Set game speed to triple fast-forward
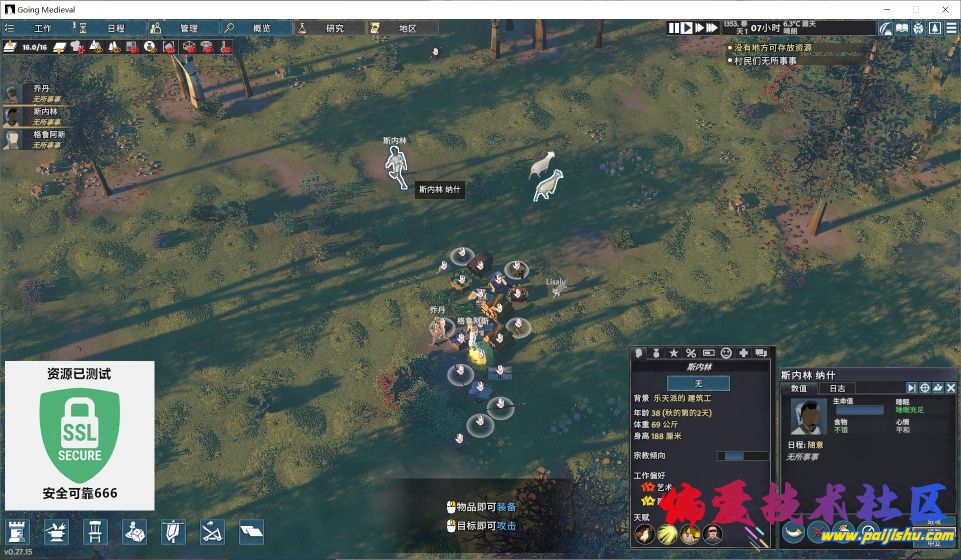The height and width of the screenshot is (560, 961). (712, 28)
